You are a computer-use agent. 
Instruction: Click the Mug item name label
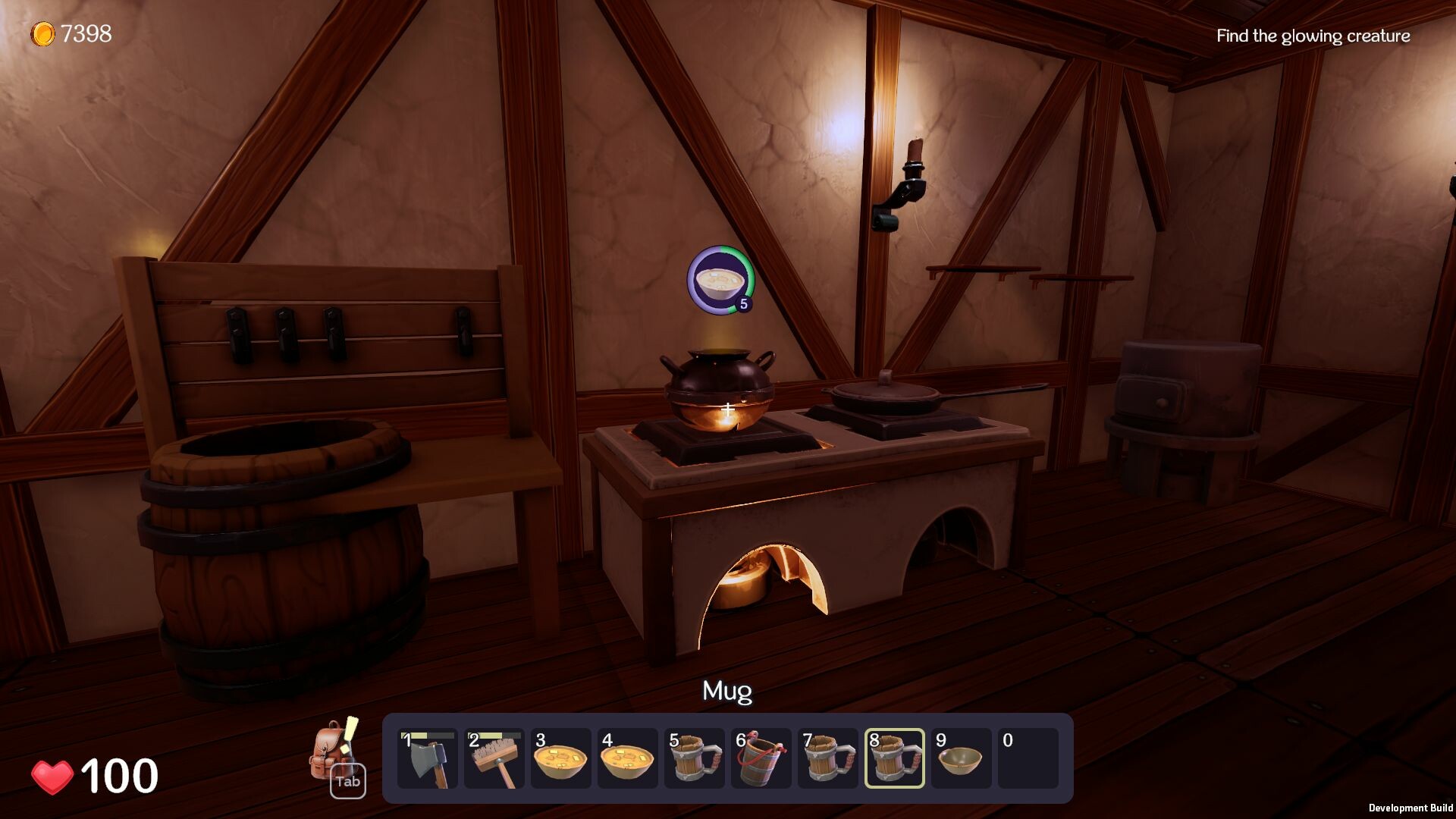tap(727, 691)
